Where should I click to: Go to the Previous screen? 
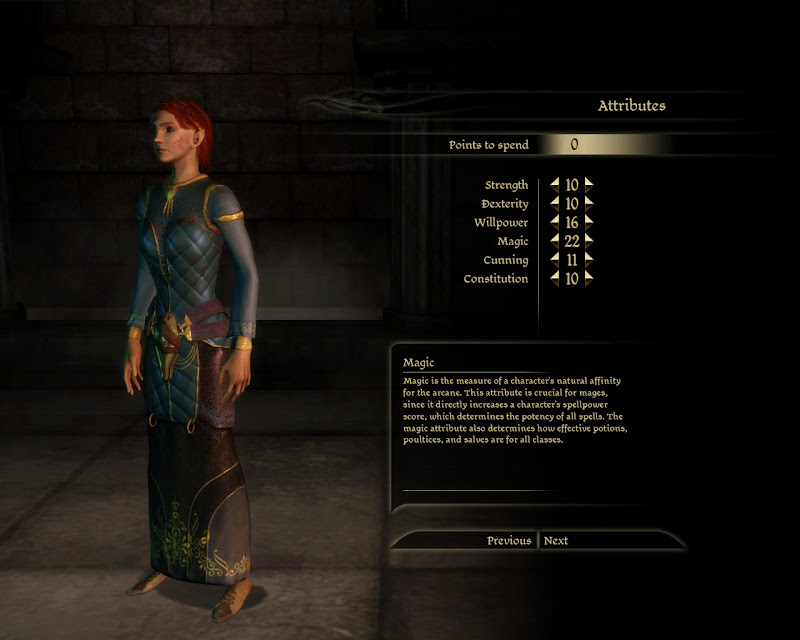(509, 541)
